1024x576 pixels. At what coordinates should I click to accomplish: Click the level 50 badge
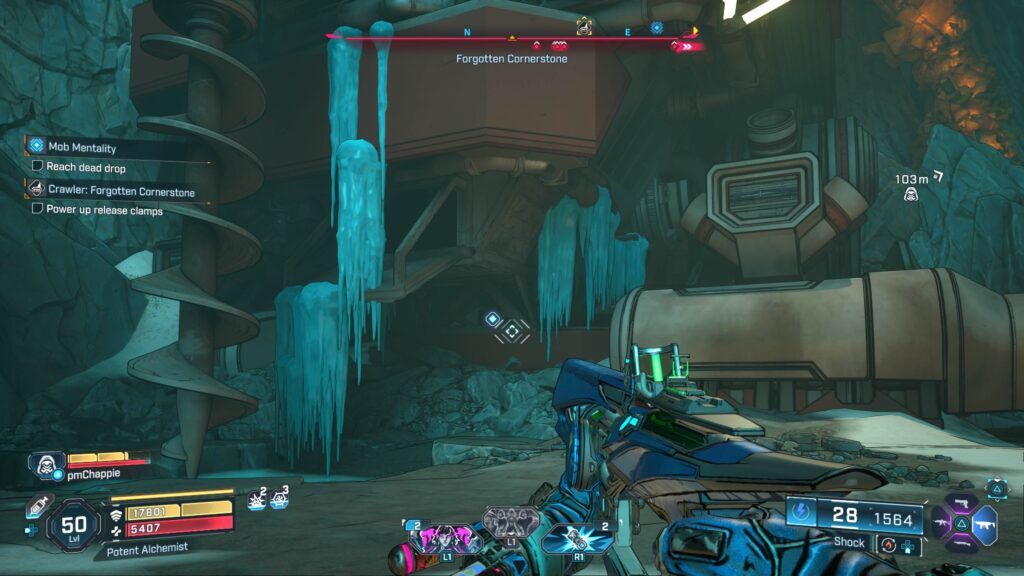point(73,523)
